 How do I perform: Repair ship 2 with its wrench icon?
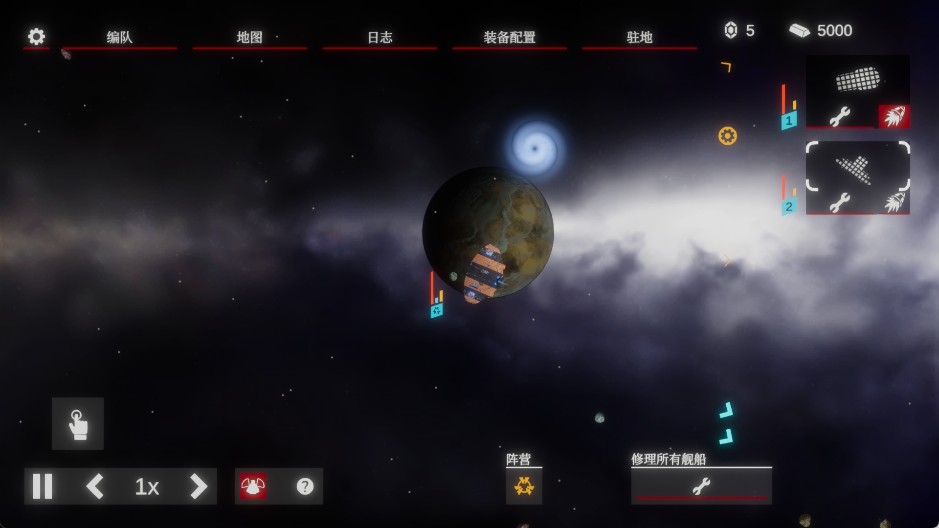coord(840,202)
